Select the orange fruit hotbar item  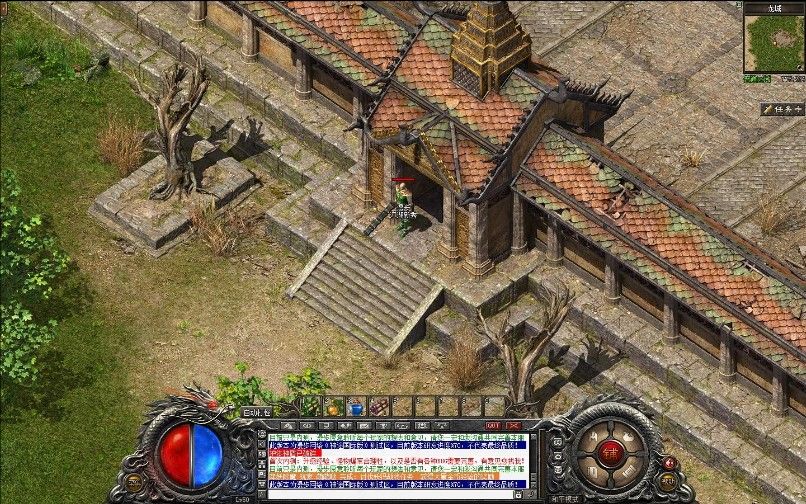pyautogui.click(x=333, y=407)
